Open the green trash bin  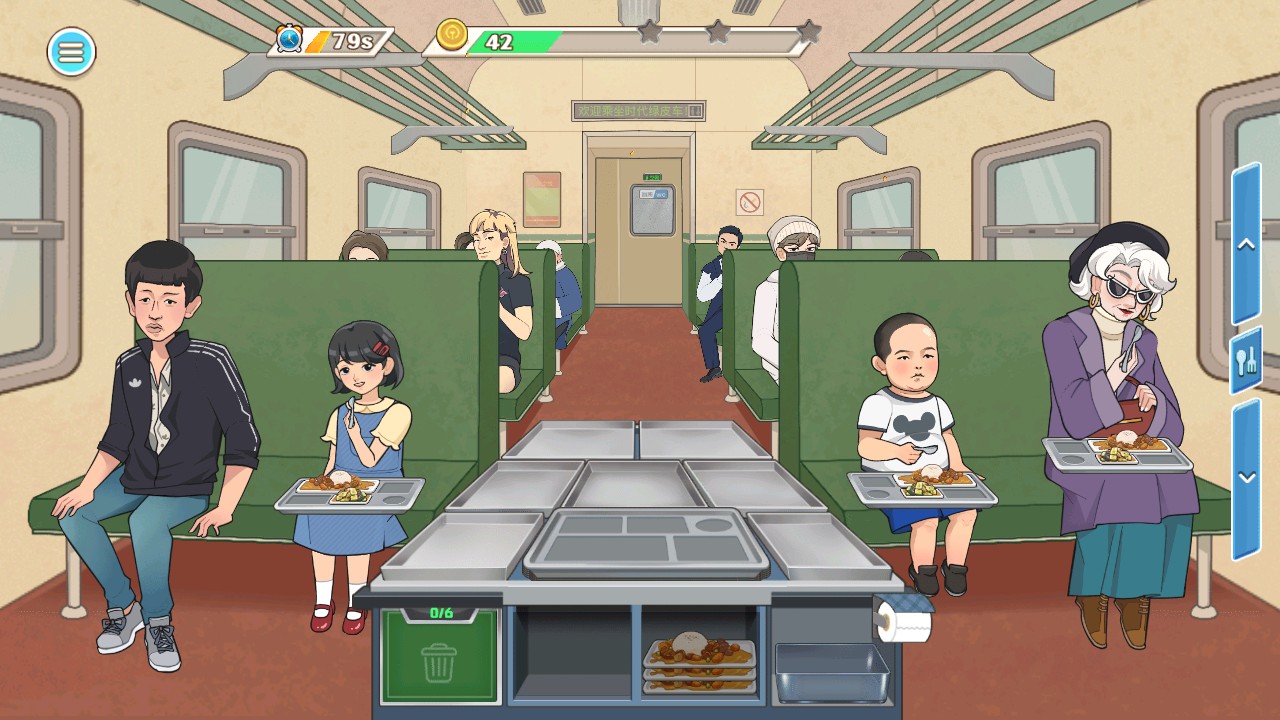439,659
